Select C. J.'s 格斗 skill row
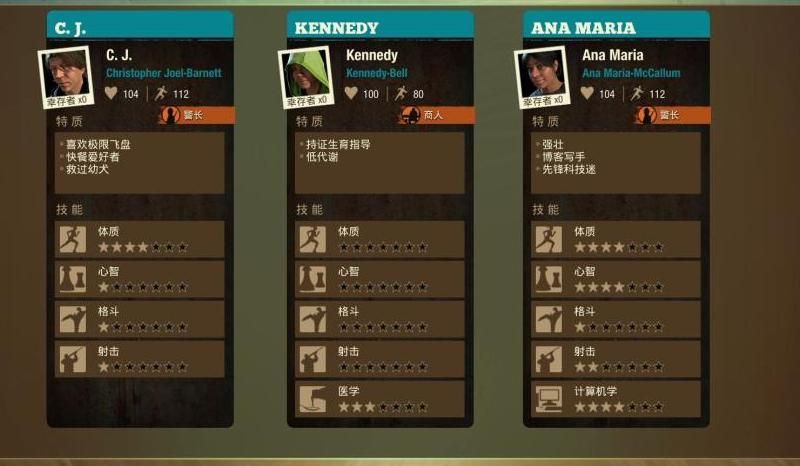 140,319
